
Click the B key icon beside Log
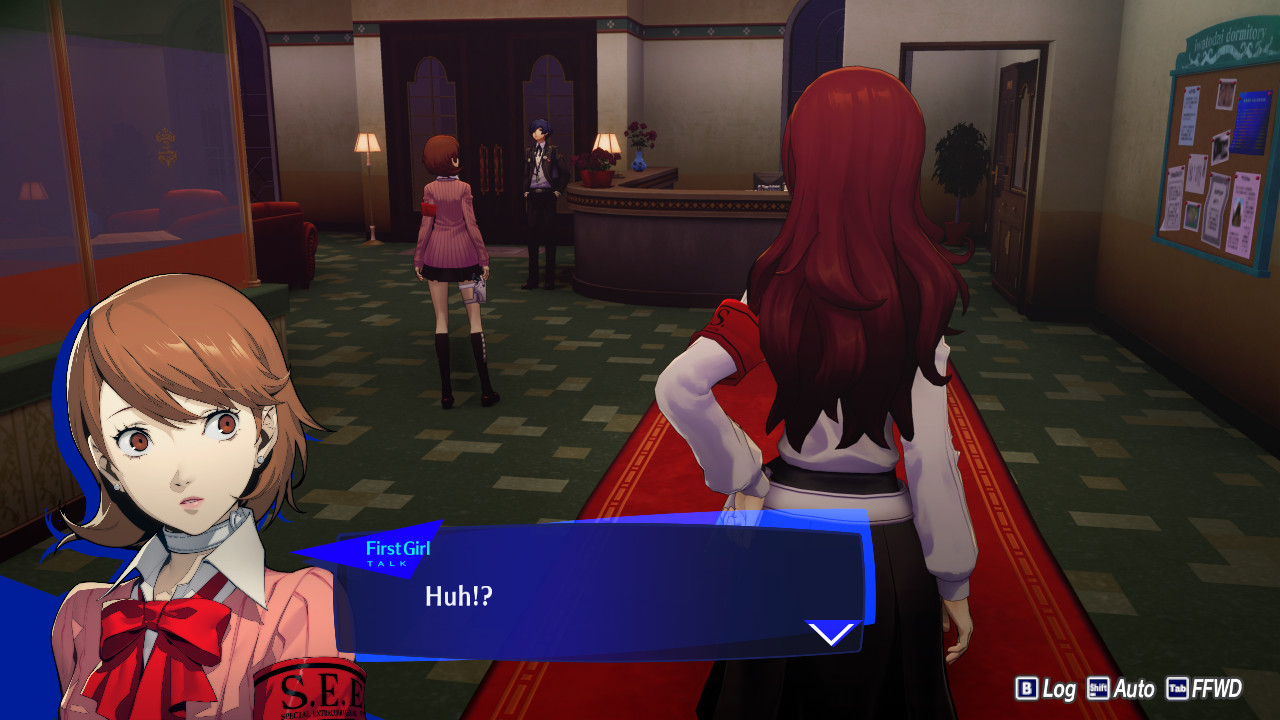tap(1027, 688)
